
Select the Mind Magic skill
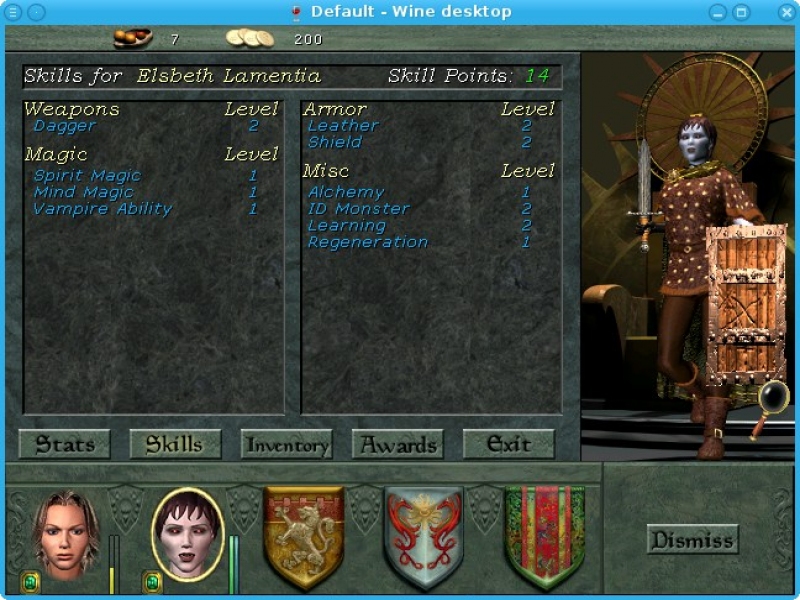[83, 192]
